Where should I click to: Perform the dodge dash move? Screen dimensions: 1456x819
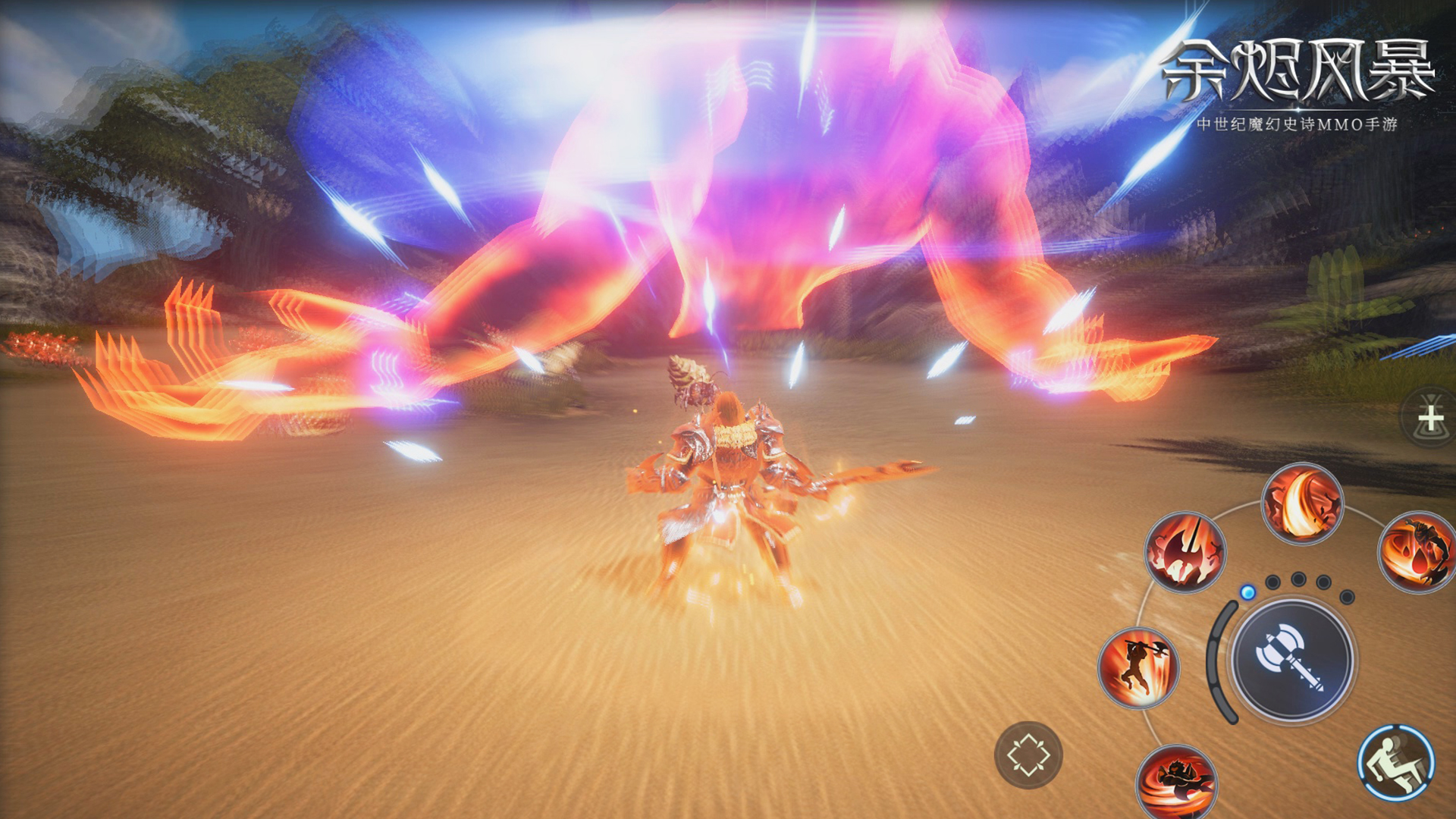(x=1395, y=763)
